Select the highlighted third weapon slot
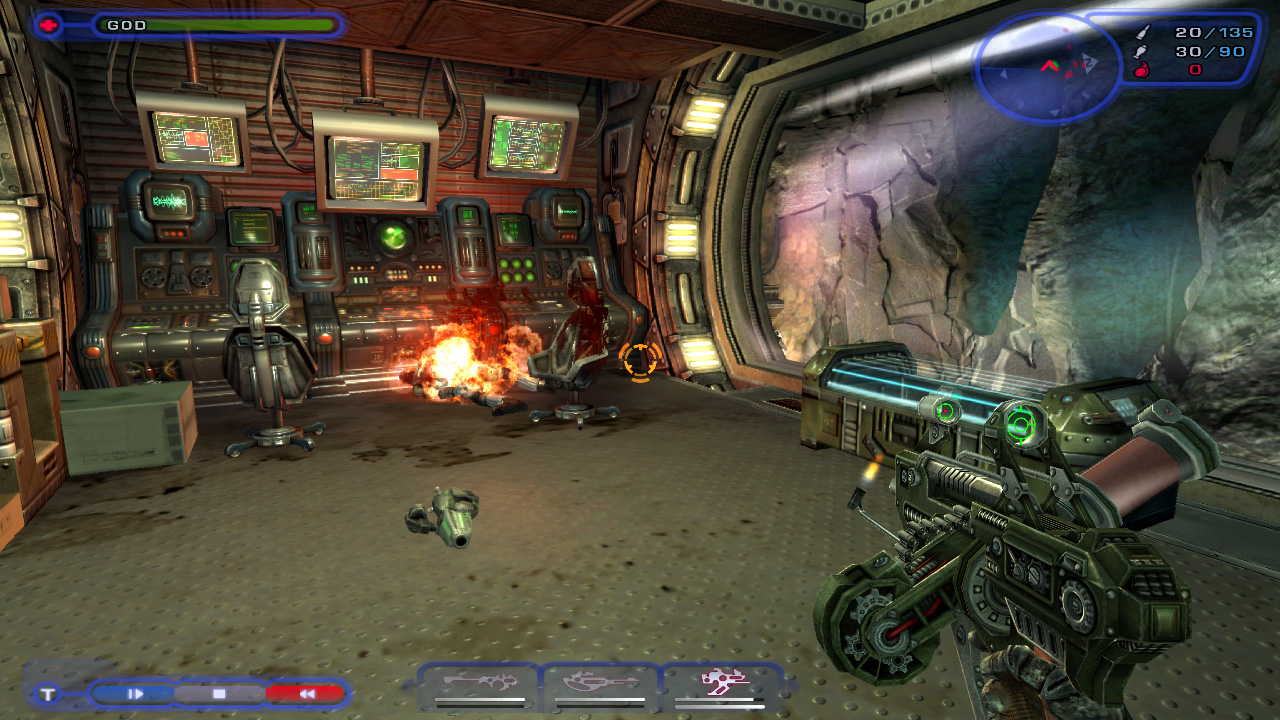The width and height of the screenshot is (1280, 720). 719,683
